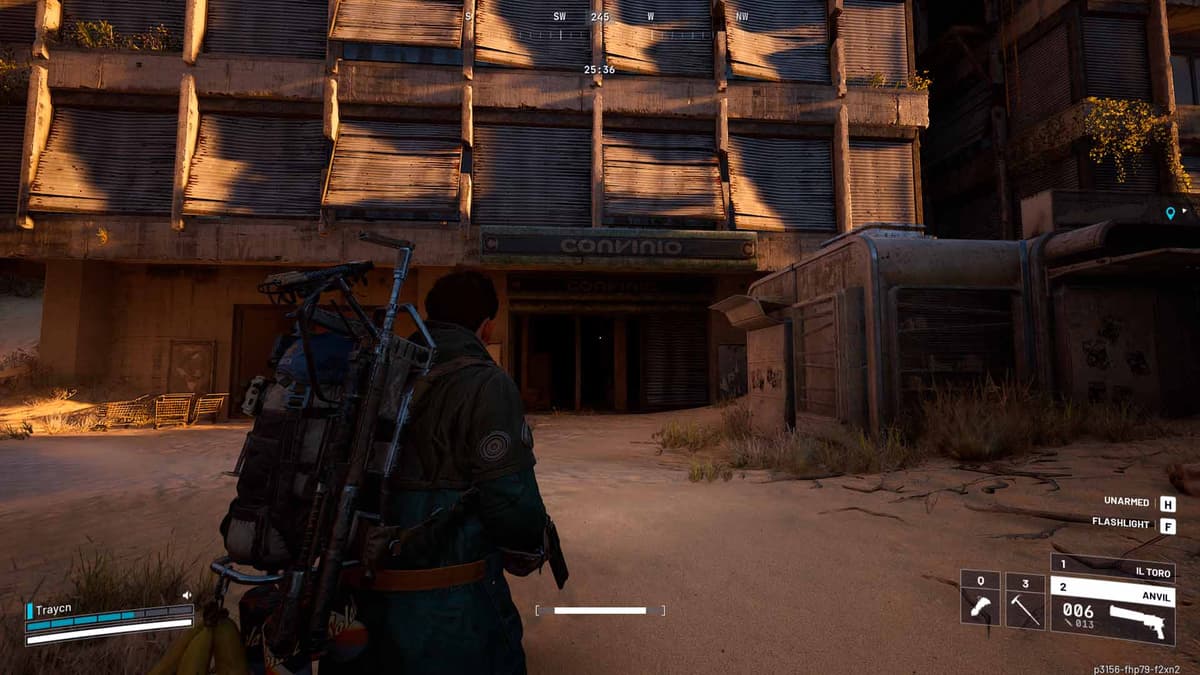Pick the quick-use item in slot 0
Screen dimensions: 1200x675
(980, 600)
